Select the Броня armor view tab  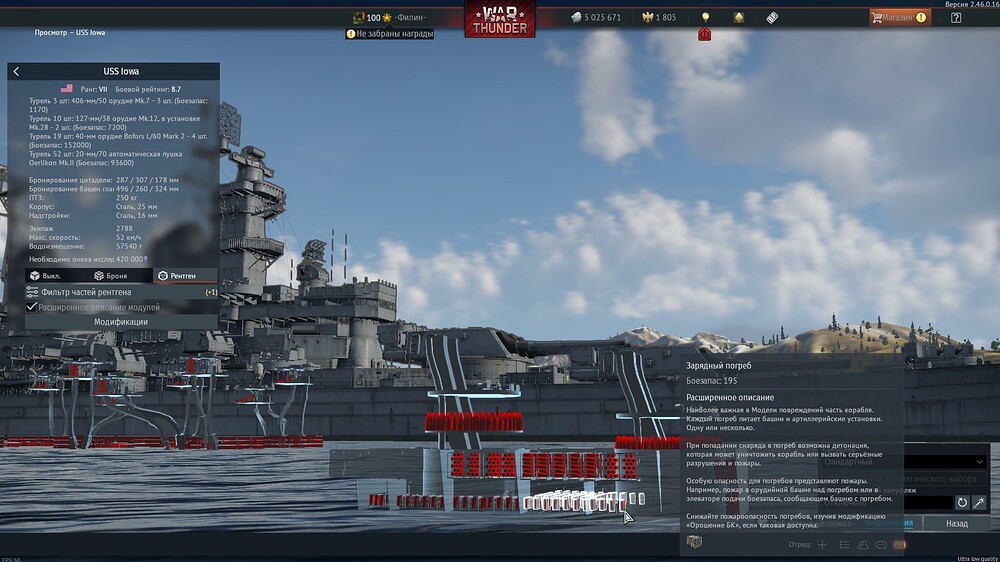click(x=111, y=275)
